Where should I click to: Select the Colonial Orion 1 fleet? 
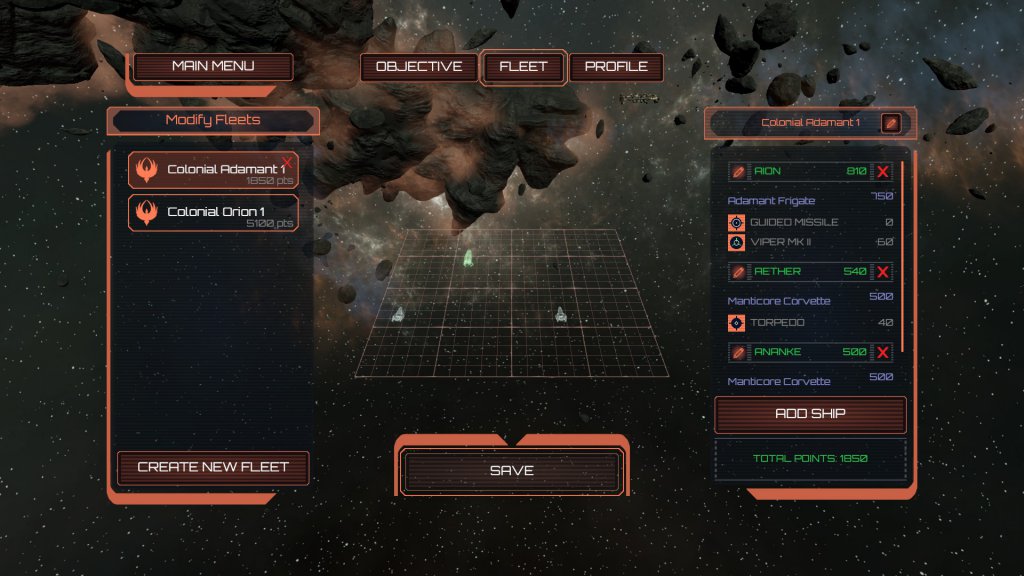click(x=213, y=212)
